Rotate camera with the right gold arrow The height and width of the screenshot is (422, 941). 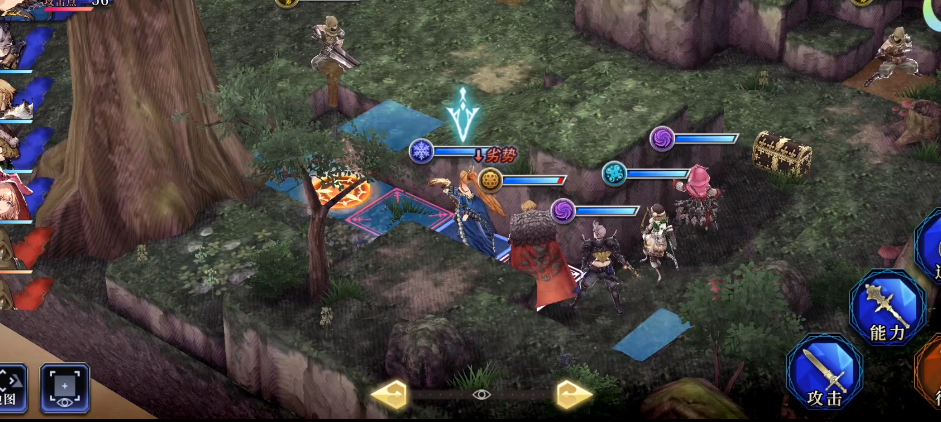click(574, 395)
